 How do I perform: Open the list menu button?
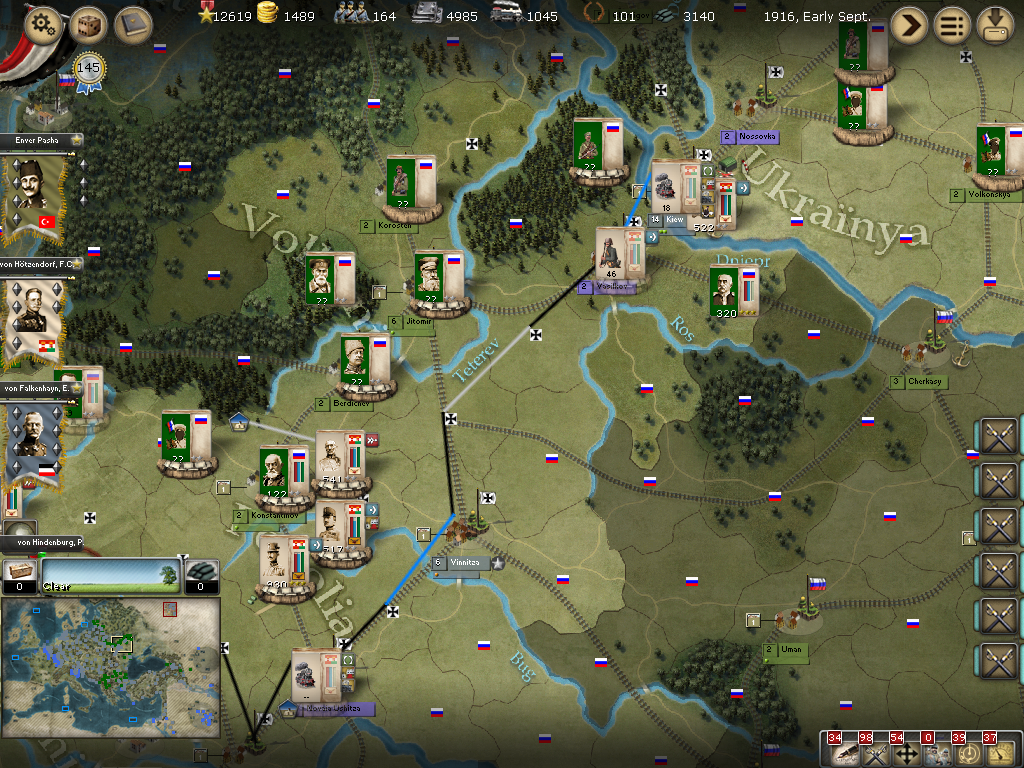952,25
